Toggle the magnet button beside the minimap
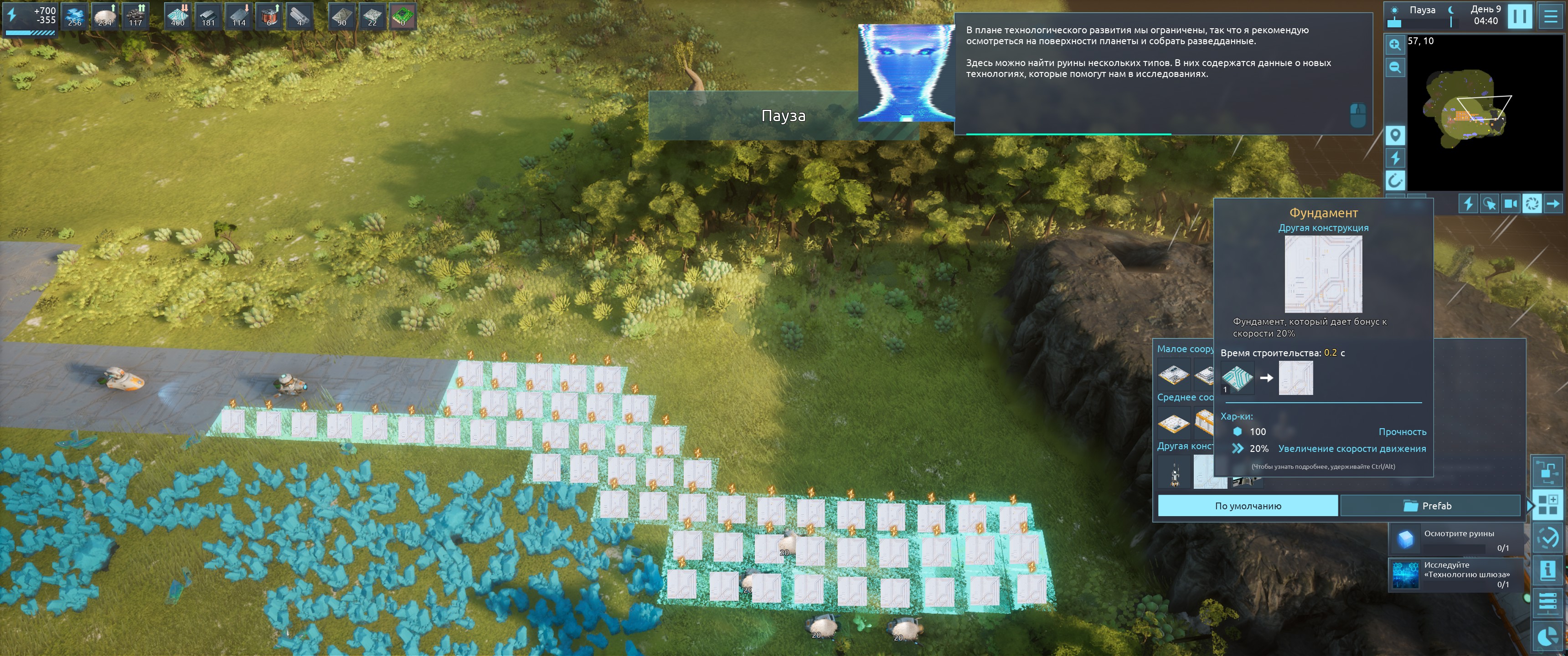 pyautogui.click(x=1395, y=180)
